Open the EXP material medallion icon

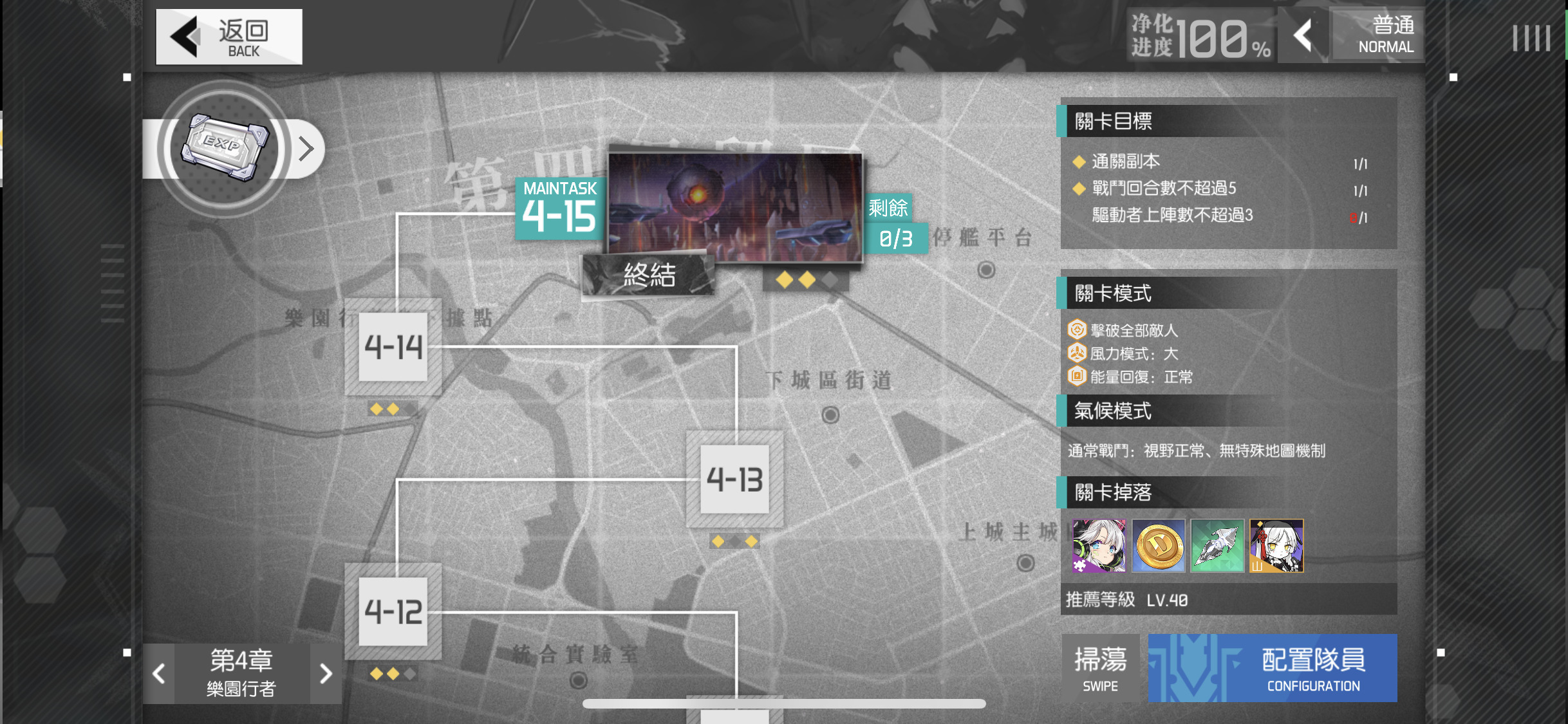click(223, 148)
